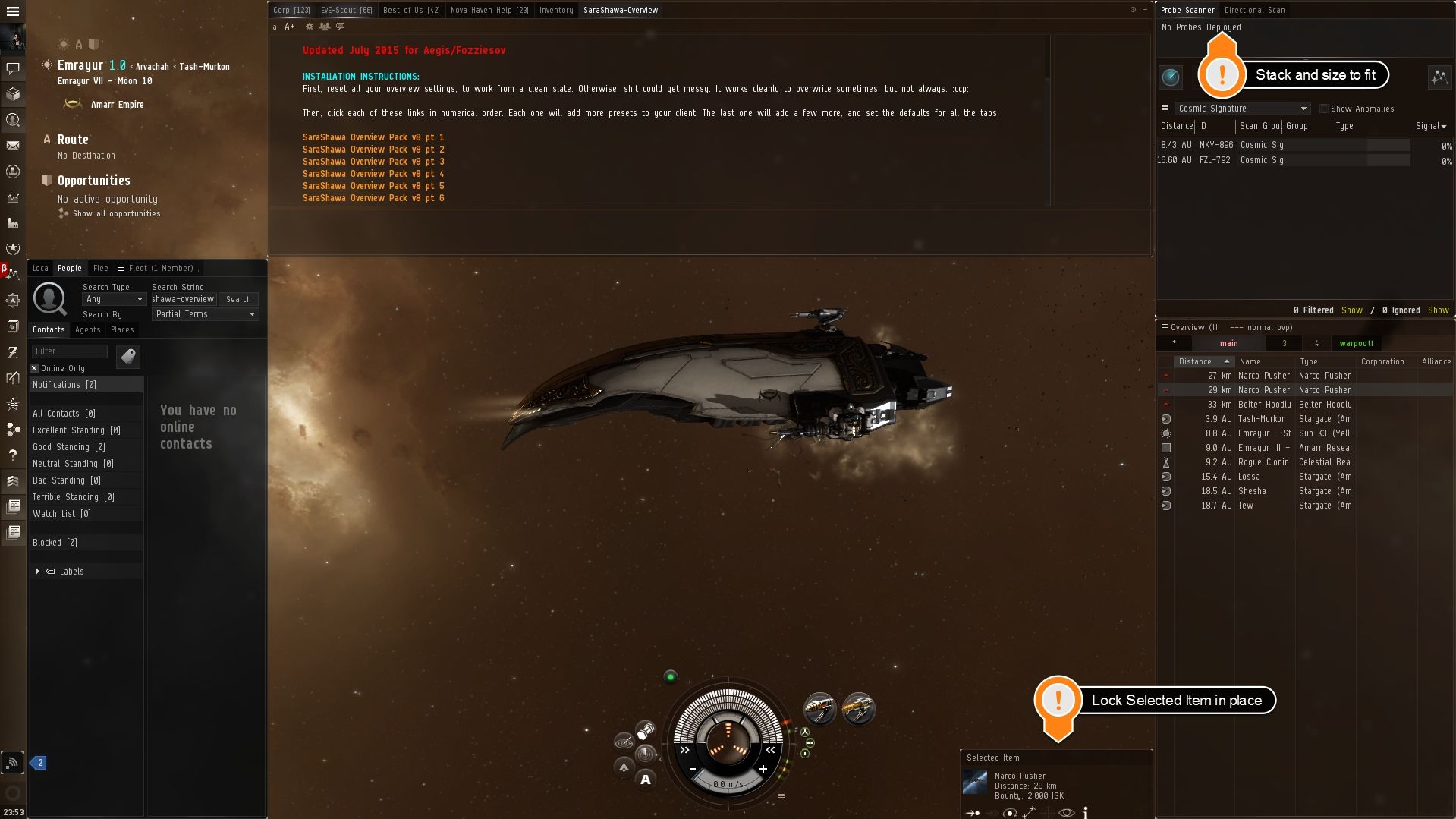The width and height of the screenshot is (1456, 819).
Task: Select the Orbit icon in the Selected Item panel
Action: [x=1009, y=813]
